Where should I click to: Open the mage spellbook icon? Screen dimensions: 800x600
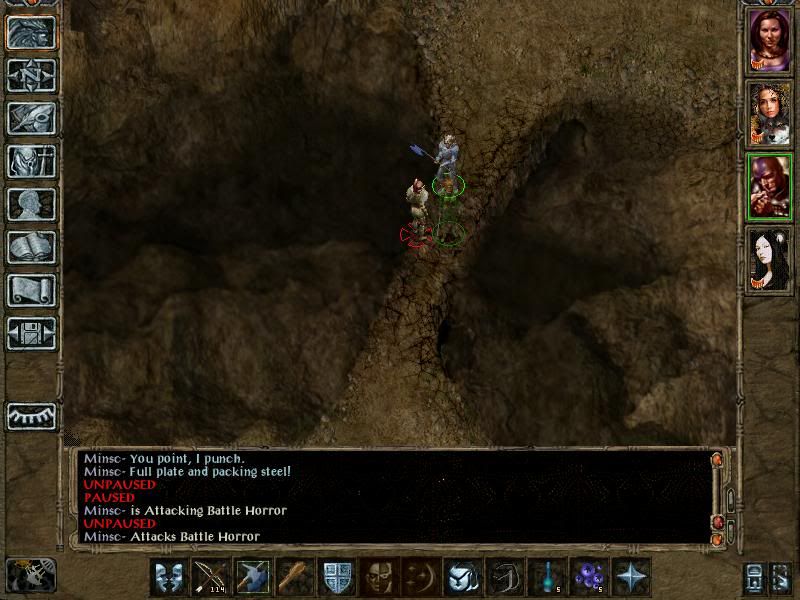click(x=32, y=247)
